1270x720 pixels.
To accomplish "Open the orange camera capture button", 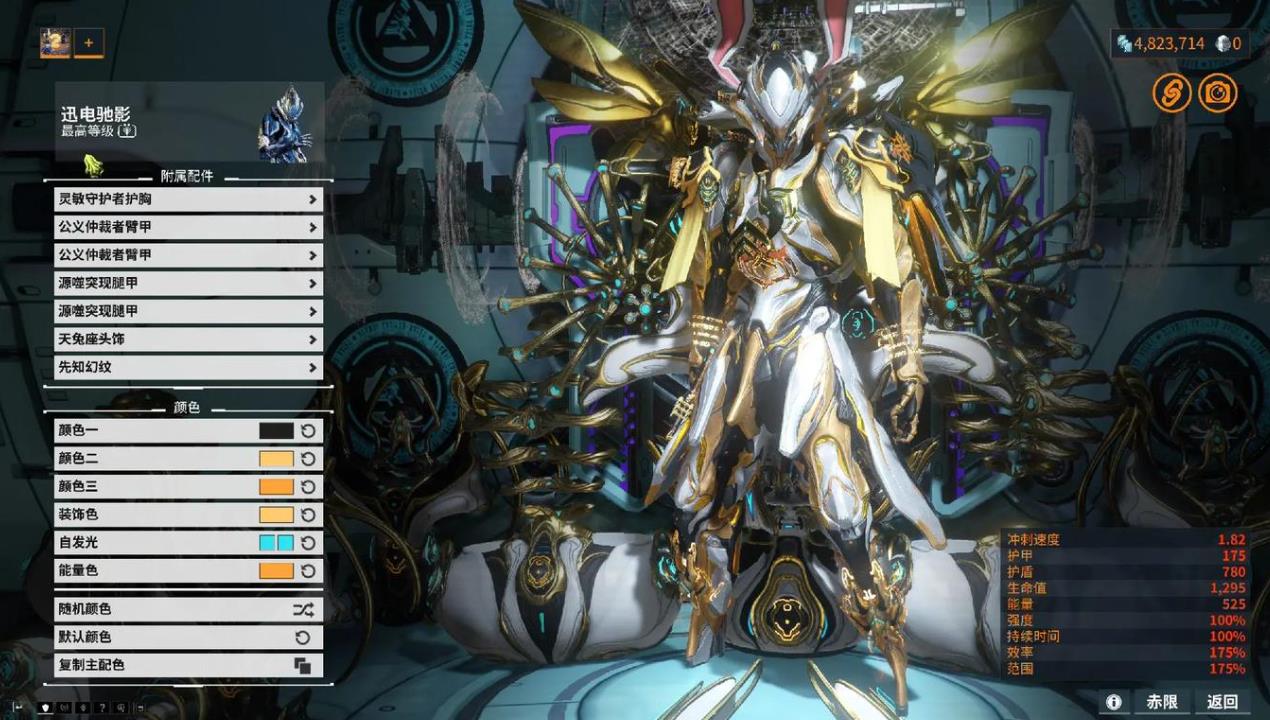I will pos(1218,93).
